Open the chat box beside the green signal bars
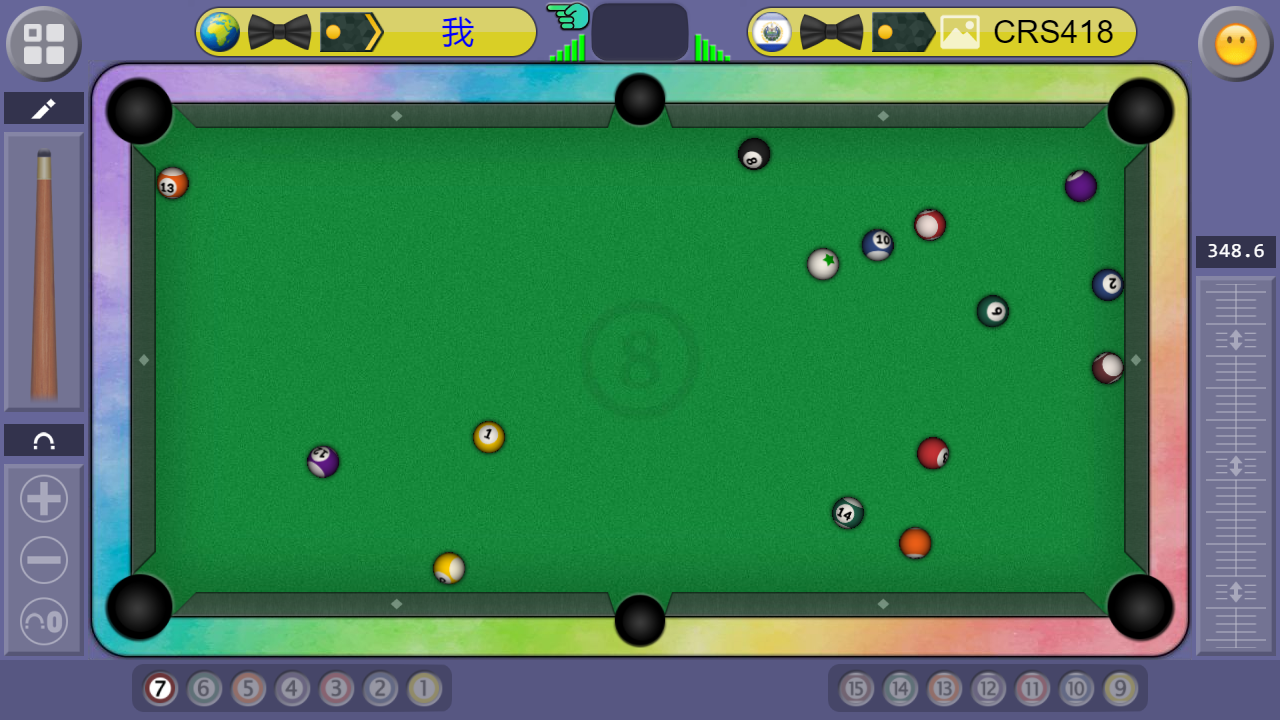1280x720 pixels. click(x=640, y=31)
